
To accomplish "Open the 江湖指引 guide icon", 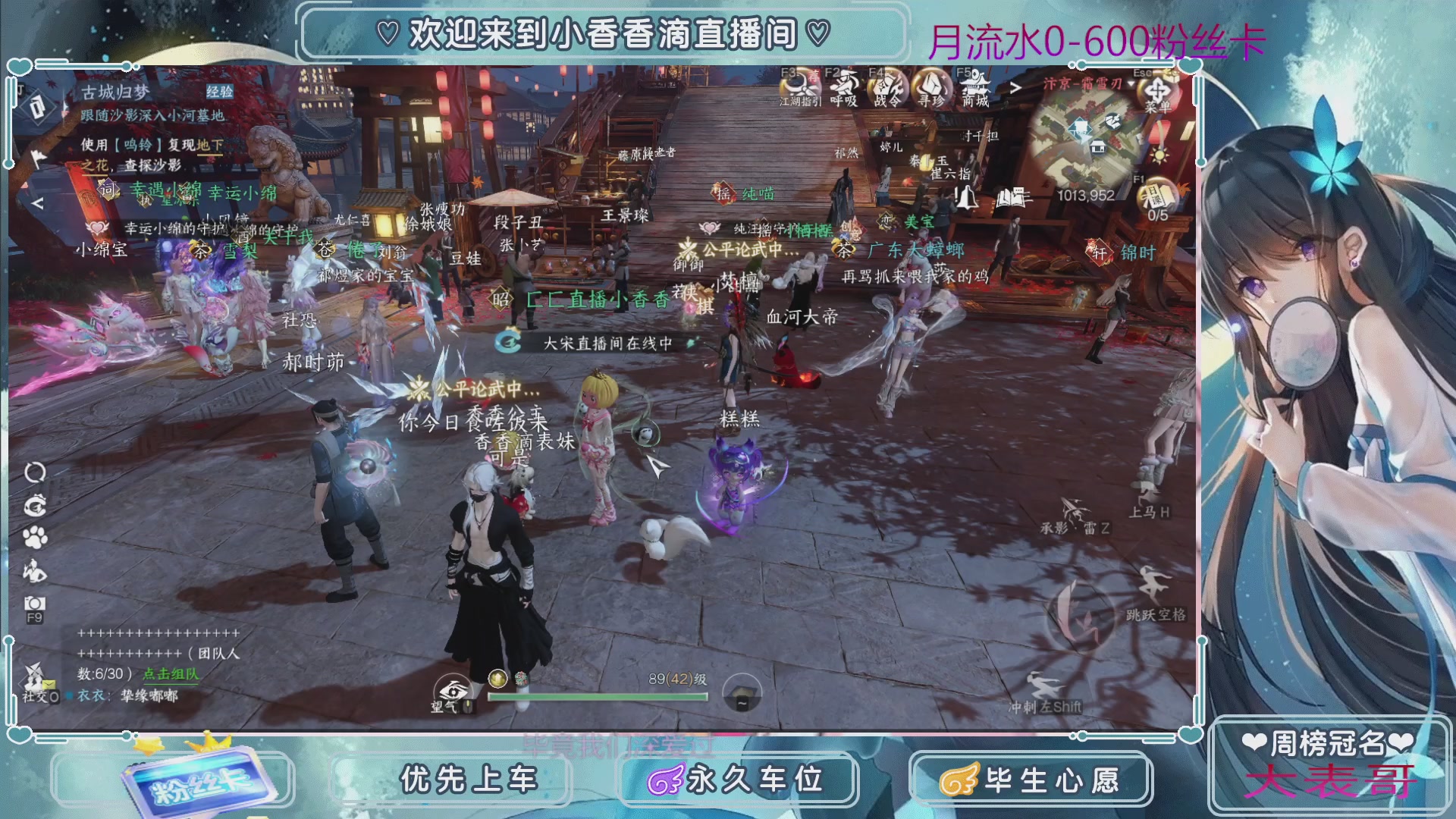I will [799, 86].
